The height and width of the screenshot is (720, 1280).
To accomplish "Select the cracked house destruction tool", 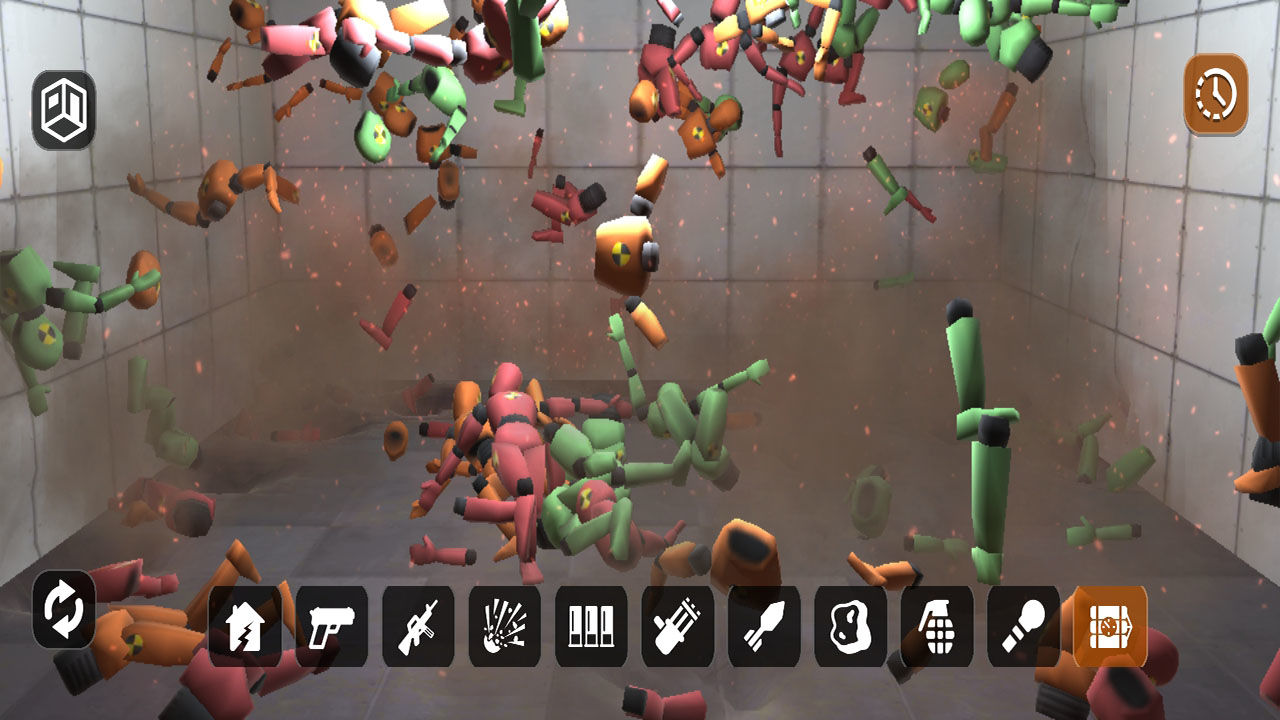I will click(x=245, y=627).
